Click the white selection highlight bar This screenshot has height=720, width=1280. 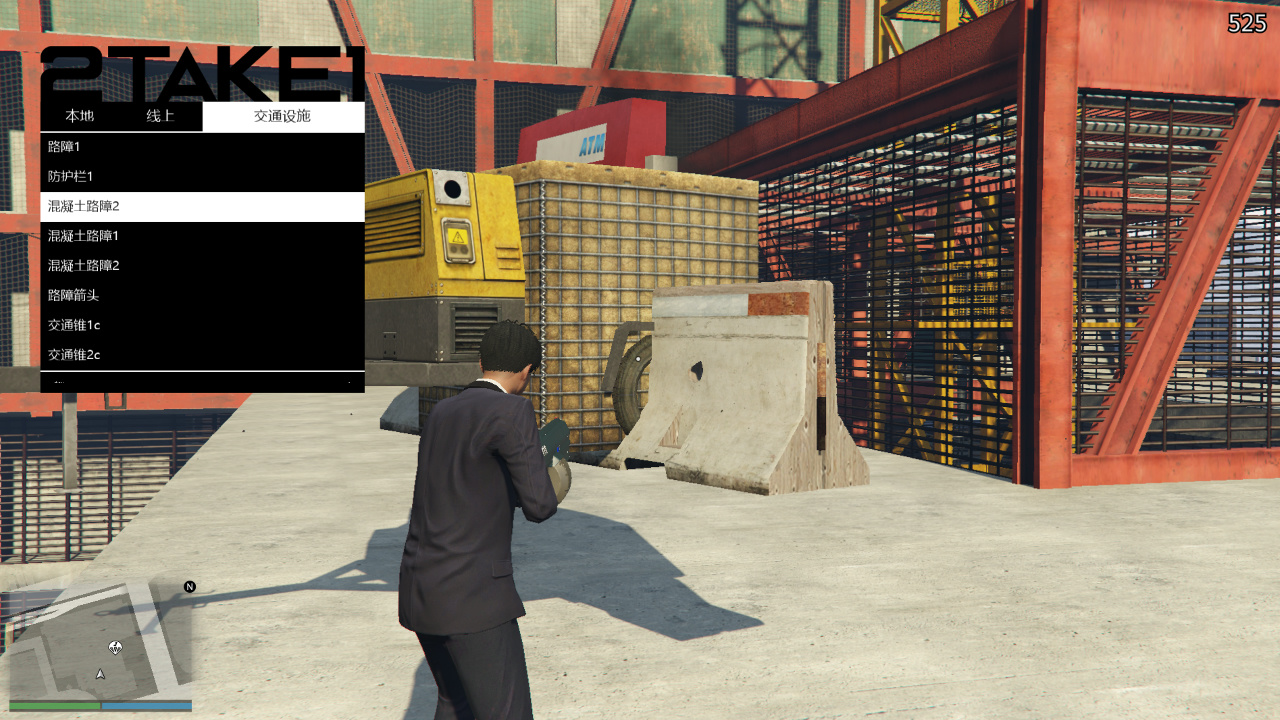pos(200,206)
